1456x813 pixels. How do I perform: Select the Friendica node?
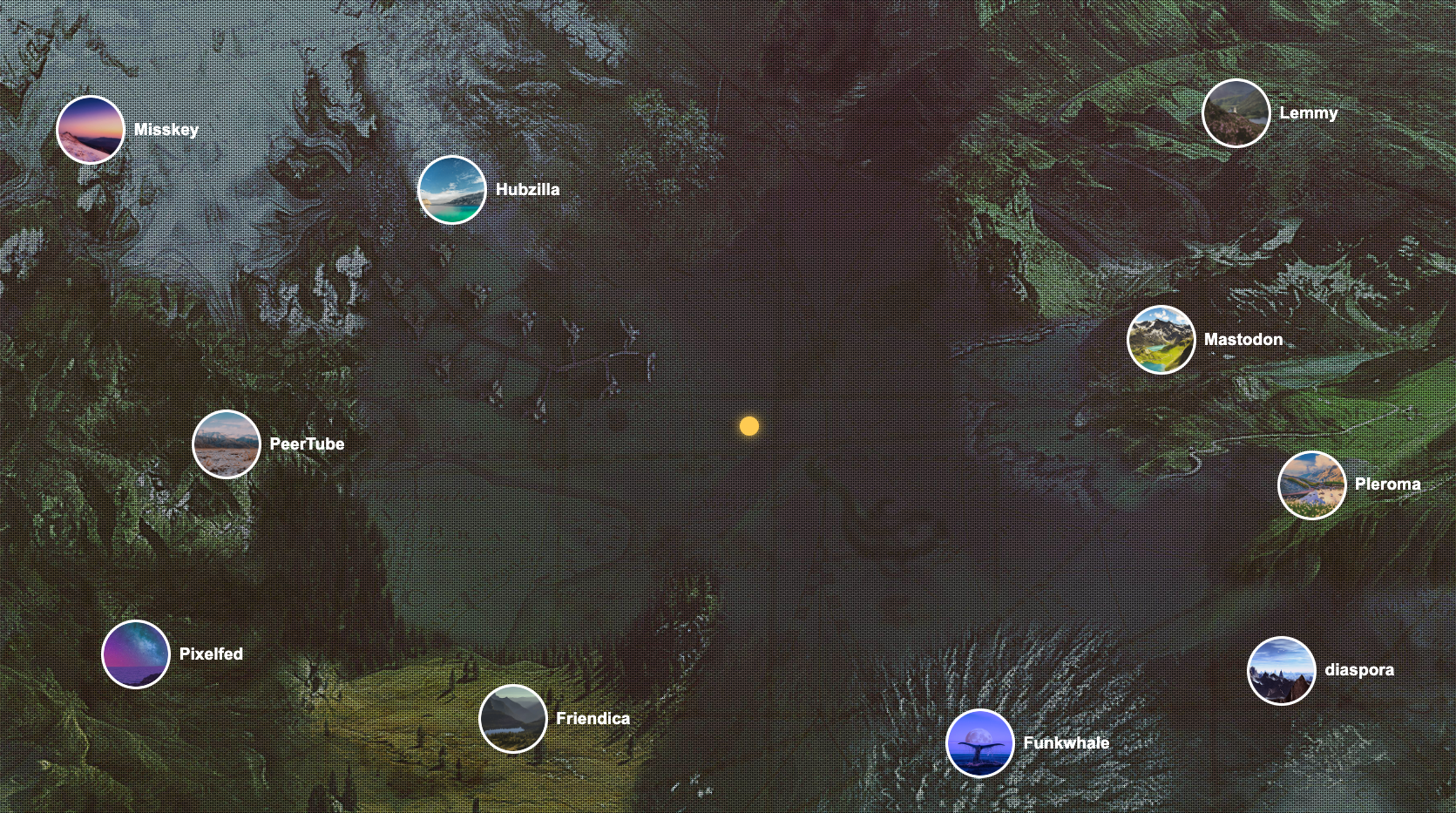click(x=513, y=719)
